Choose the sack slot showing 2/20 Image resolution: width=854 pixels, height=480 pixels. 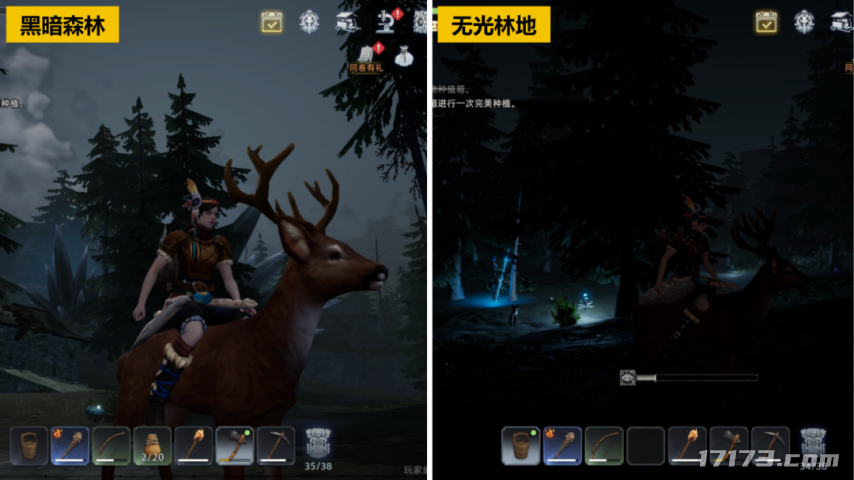[x=152, y=445]
